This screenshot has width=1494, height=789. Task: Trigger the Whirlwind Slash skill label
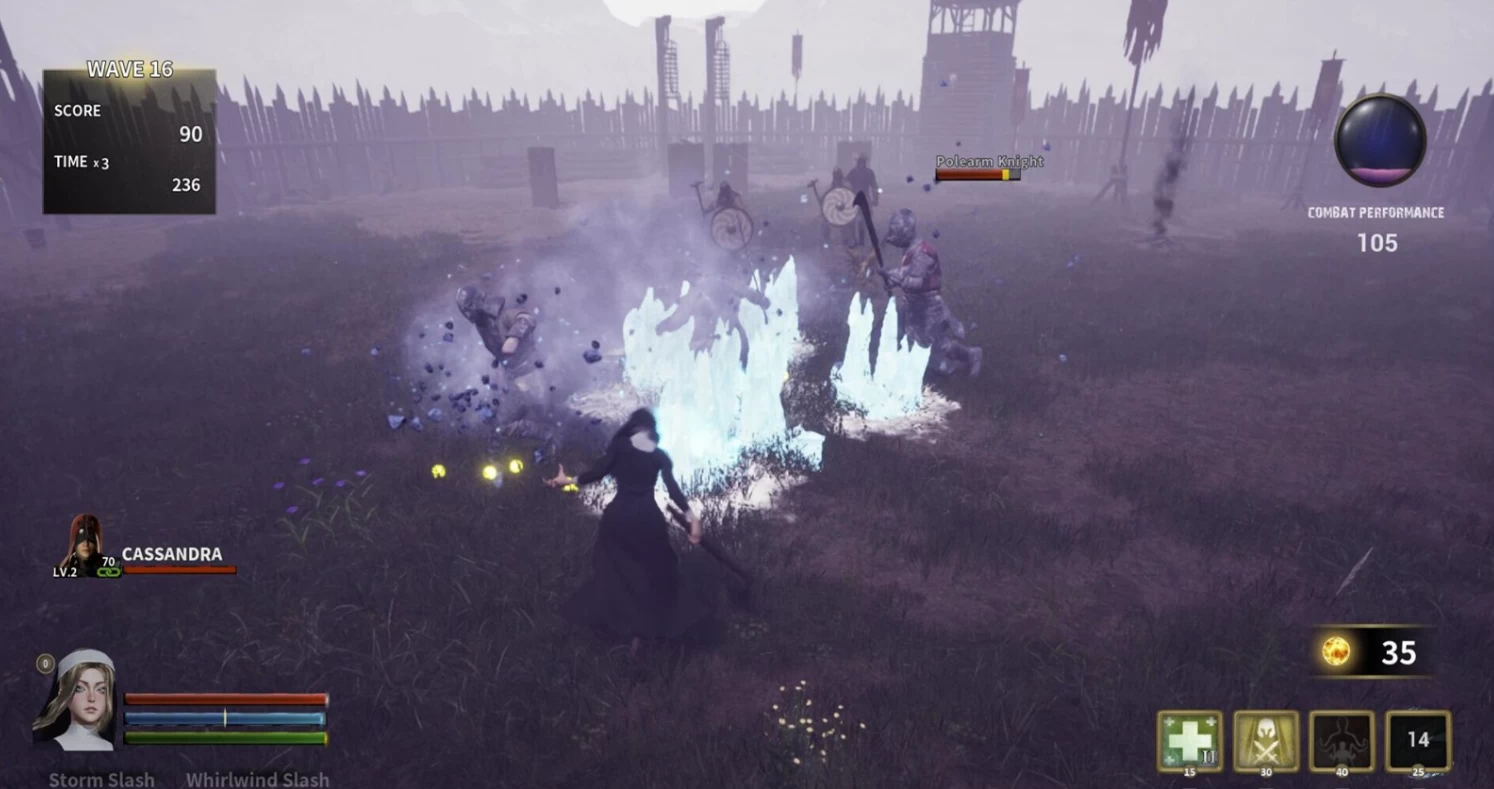(x=257, y=779)
